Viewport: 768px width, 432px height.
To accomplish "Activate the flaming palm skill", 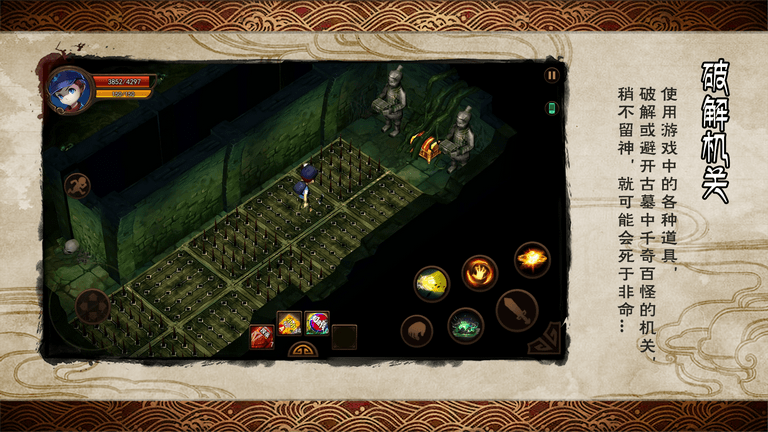I will click(480, 272).
